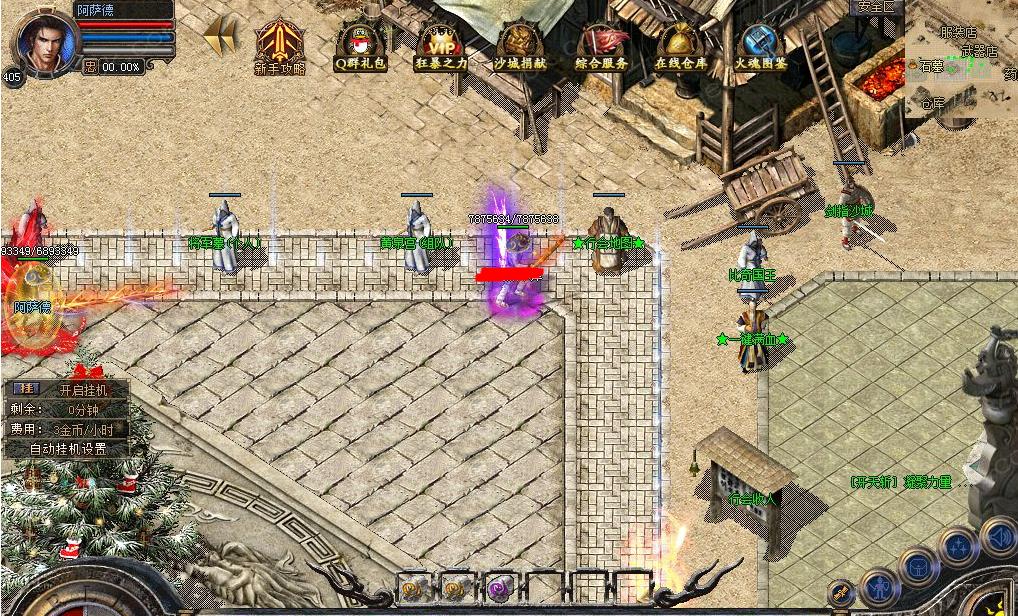Open the 沙城捐献 donation menu
Image resolution: width=1018 pixels, height=616 pixels.
point(520,45)
